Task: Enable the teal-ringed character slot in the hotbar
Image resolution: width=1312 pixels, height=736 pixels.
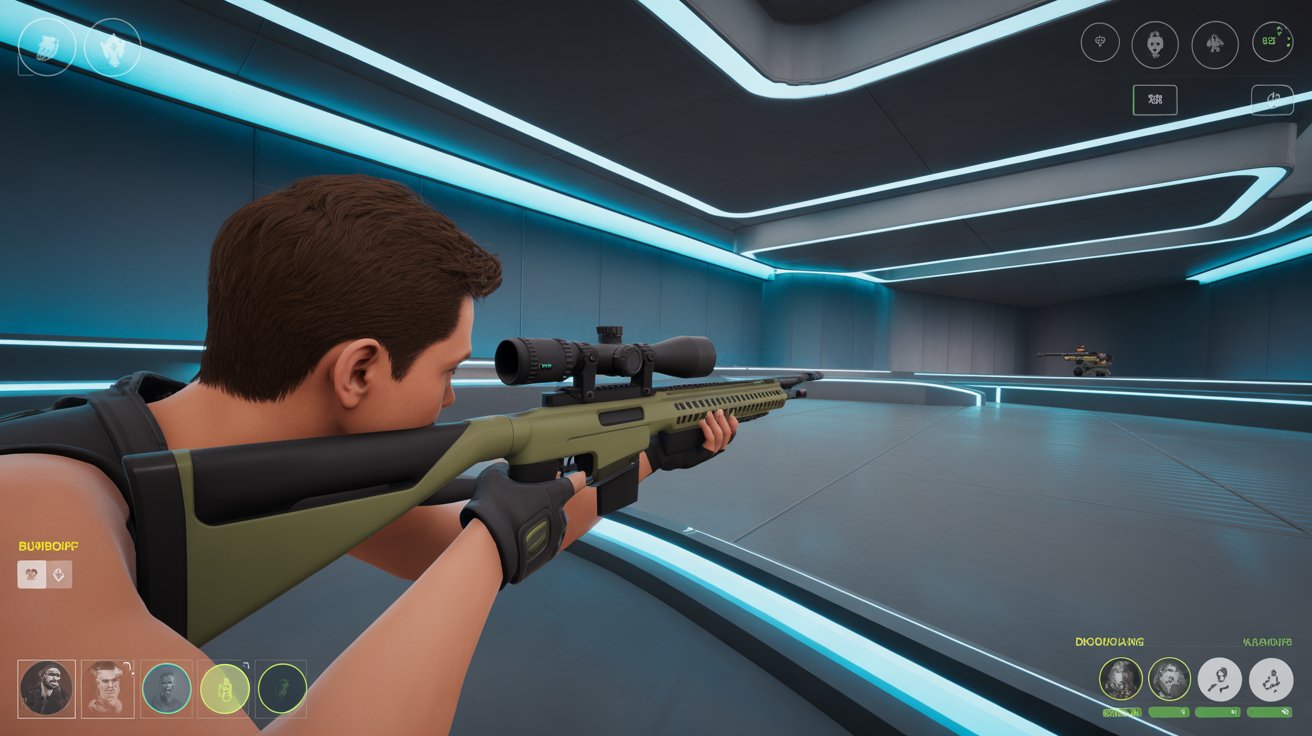Action: click(167, 690)
